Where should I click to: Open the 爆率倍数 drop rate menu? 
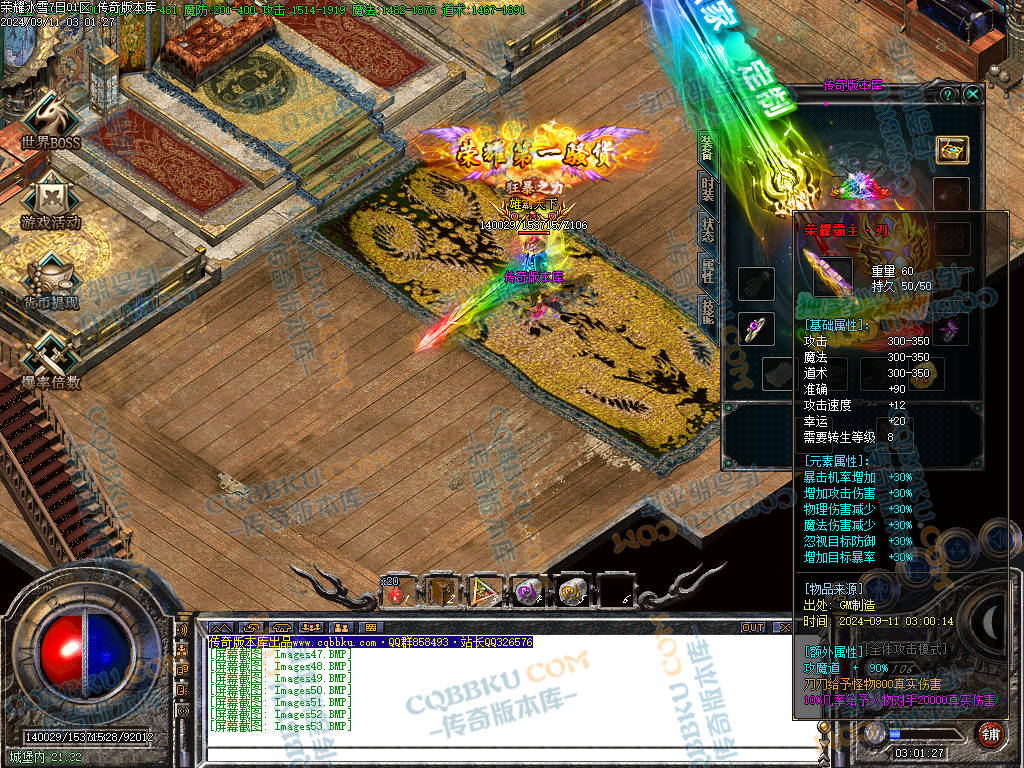(x=50, y=360)
